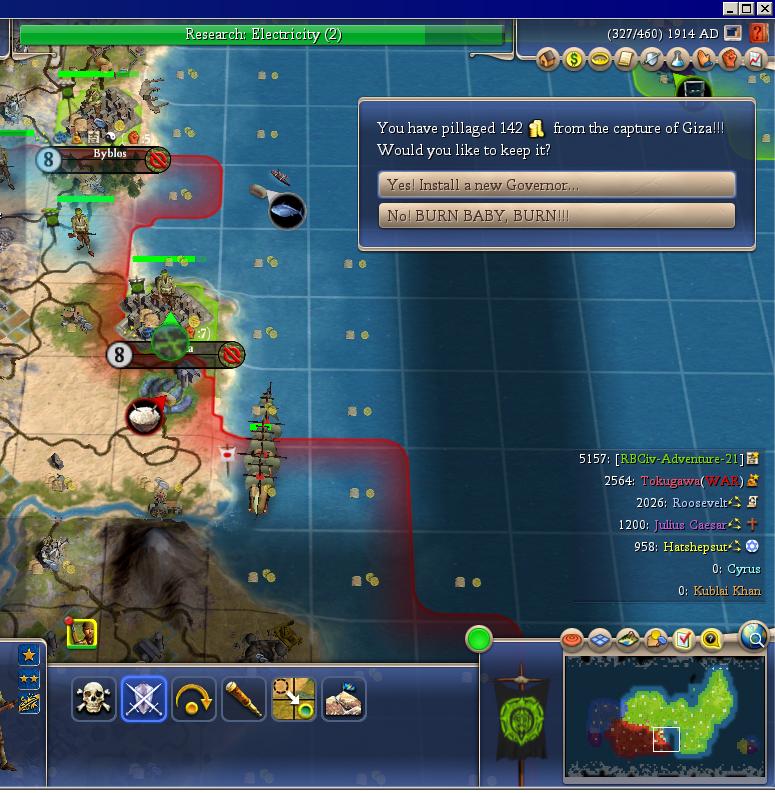This screenshot has height=793, width=775.
Task: Click on the minimap
Action: click(665, 716)
